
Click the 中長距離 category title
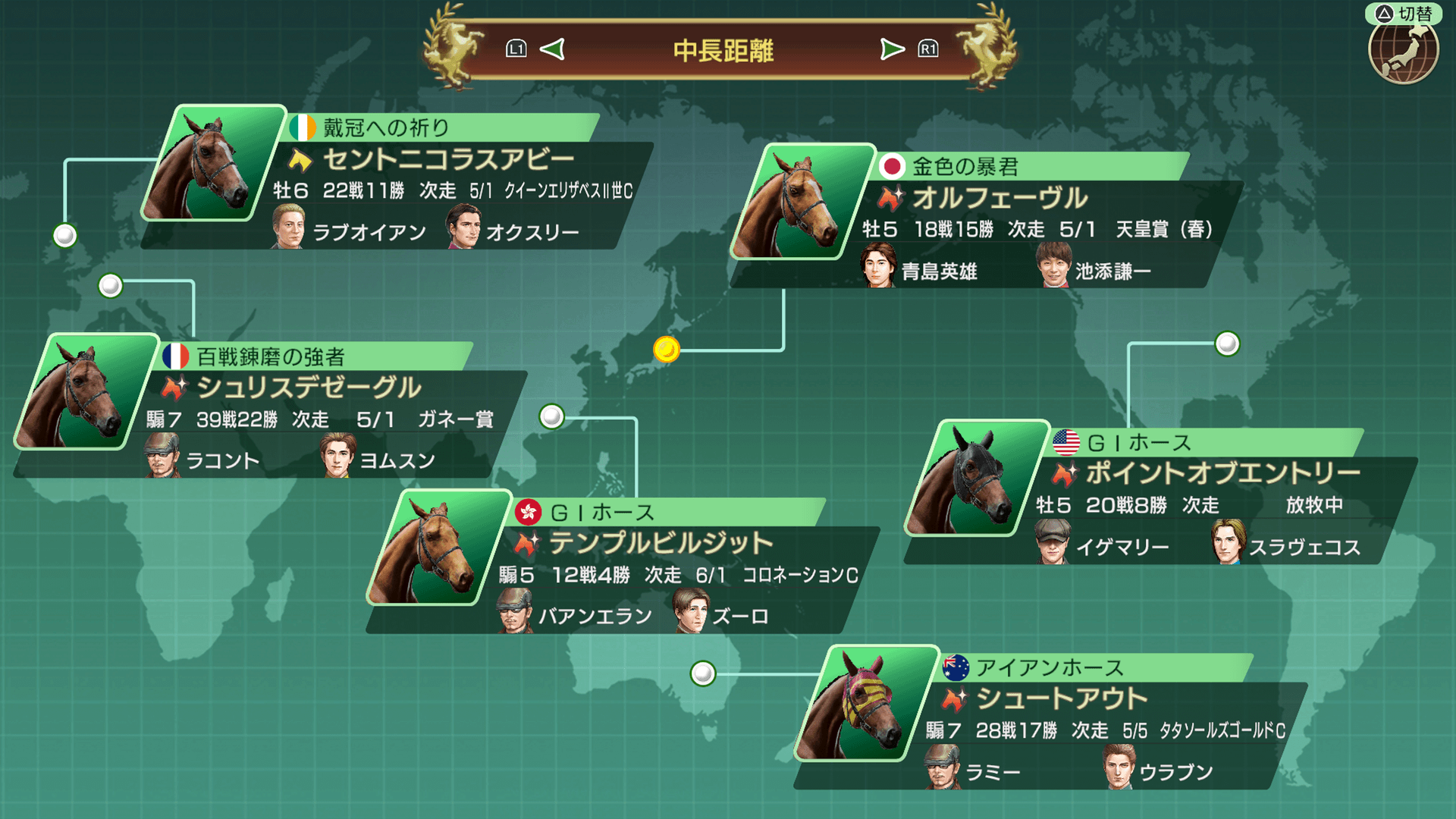723,51
